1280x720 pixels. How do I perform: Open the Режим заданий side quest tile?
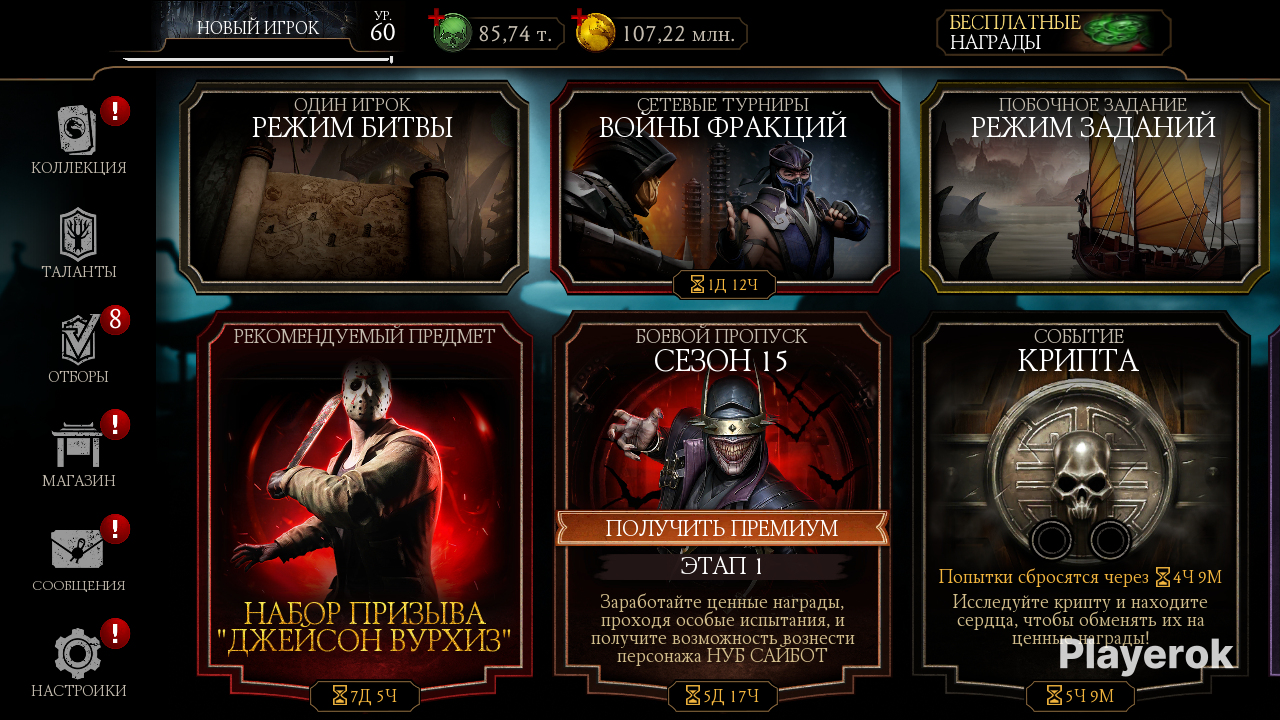(1092, 188)
